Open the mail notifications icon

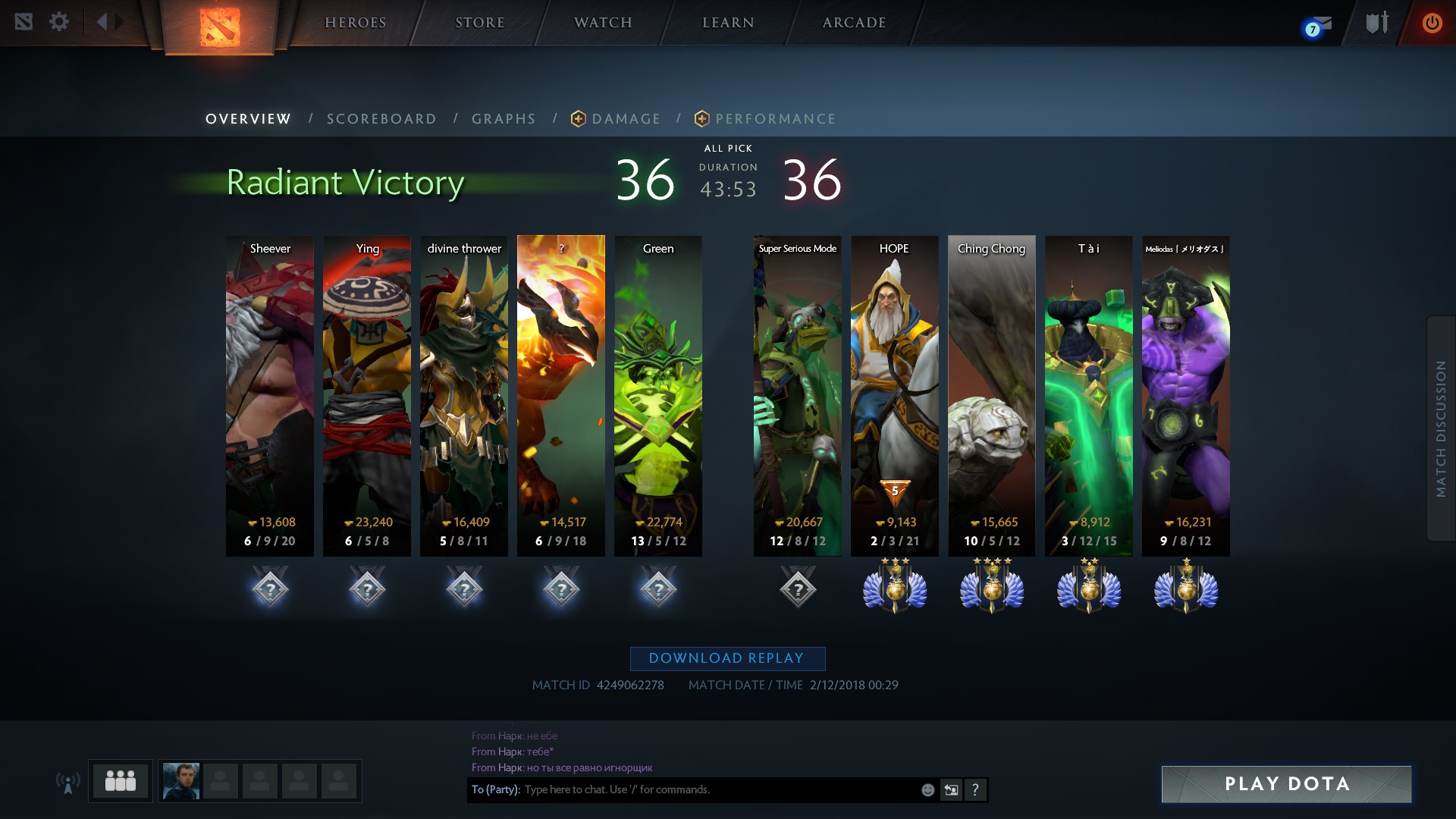[1318, 26]
